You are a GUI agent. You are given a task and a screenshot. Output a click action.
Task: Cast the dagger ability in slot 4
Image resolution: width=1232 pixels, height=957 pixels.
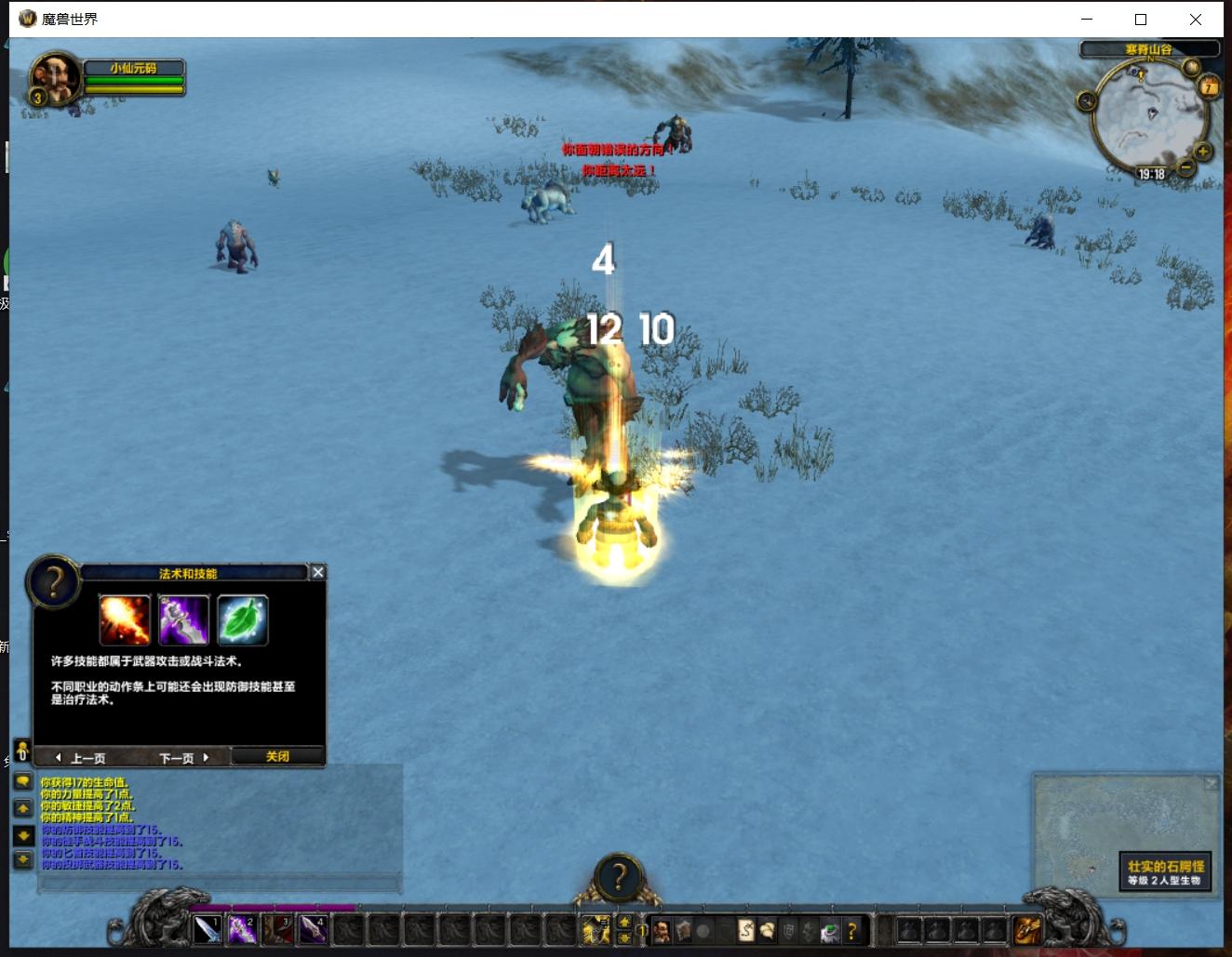pos(313,929)
